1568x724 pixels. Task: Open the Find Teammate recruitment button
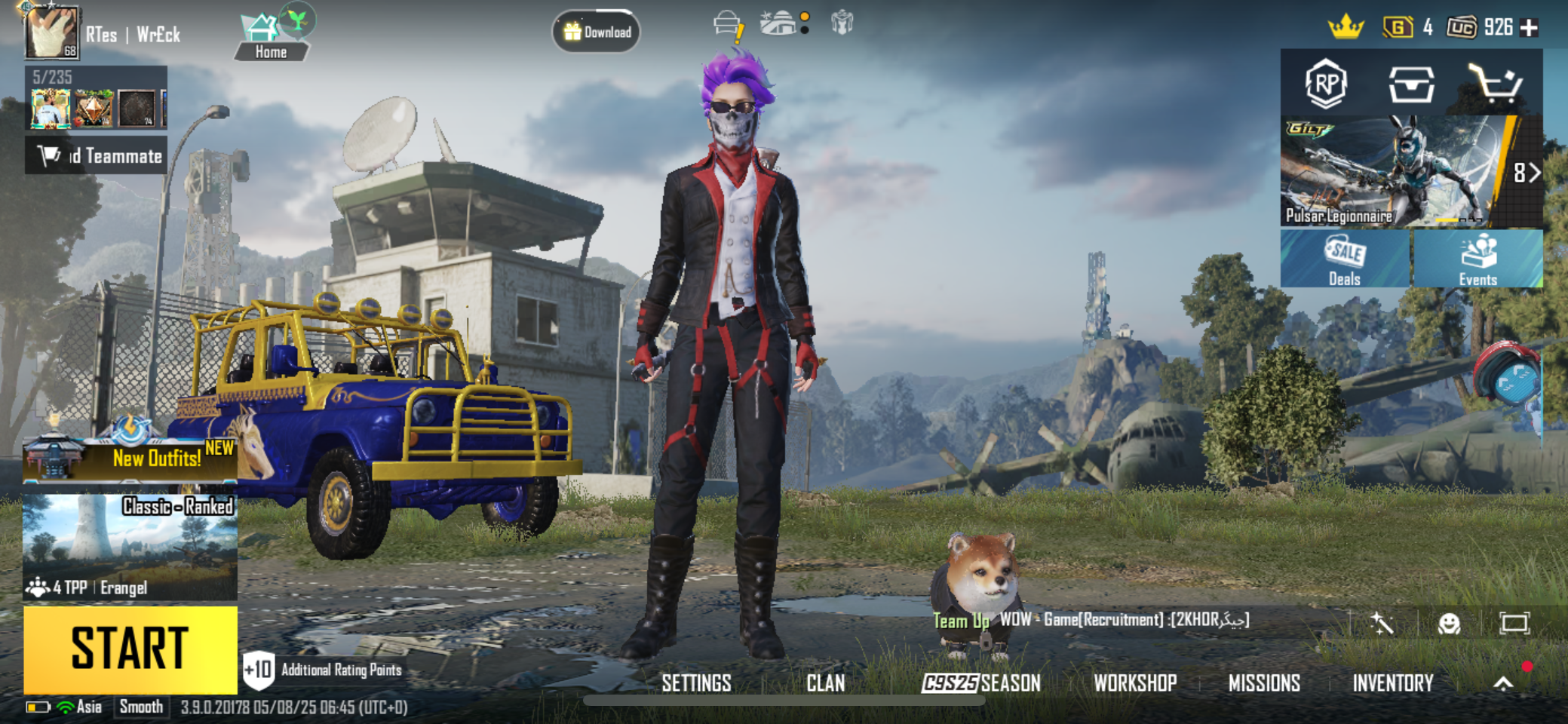tap(97, 155)
